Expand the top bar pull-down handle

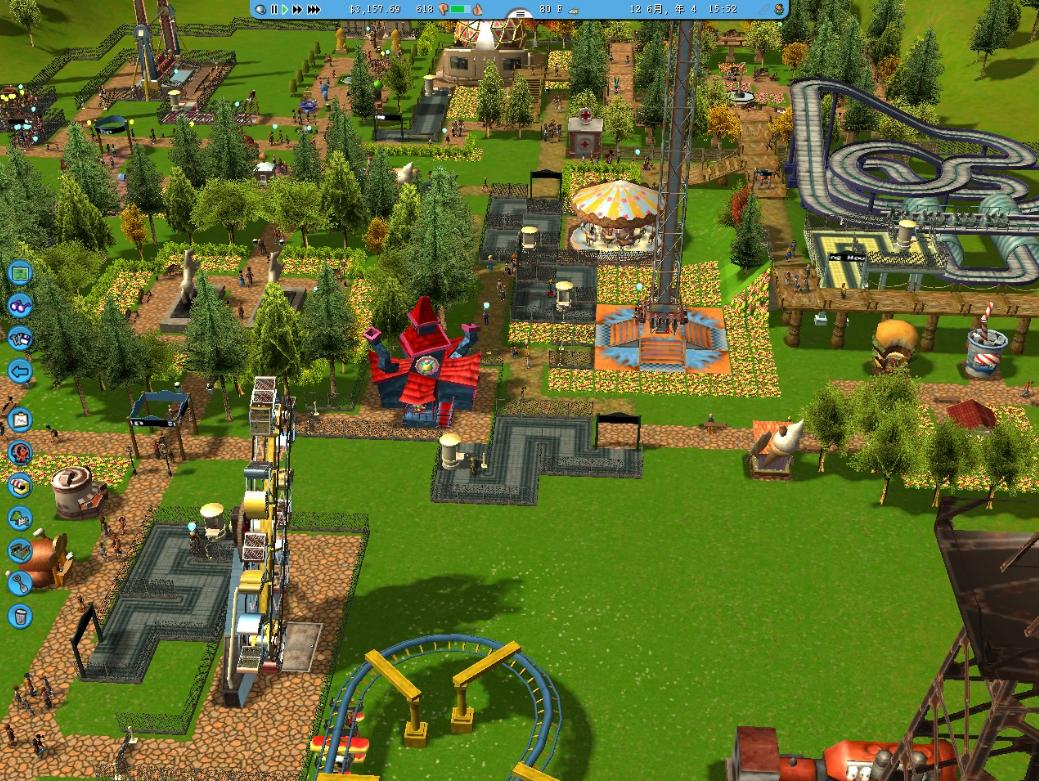(518, 14)
